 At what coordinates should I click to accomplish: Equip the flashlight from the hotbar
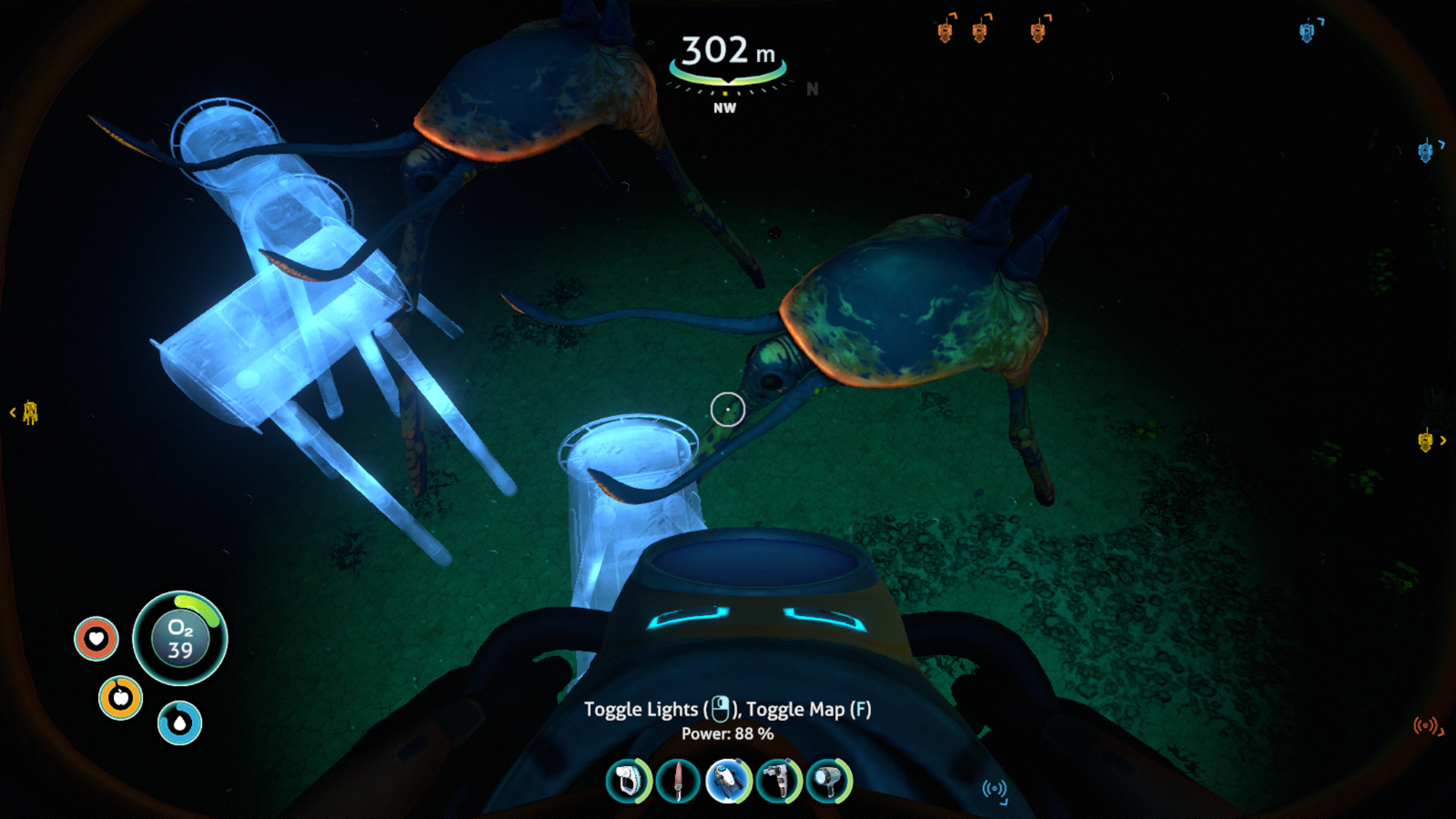[828, 781]
